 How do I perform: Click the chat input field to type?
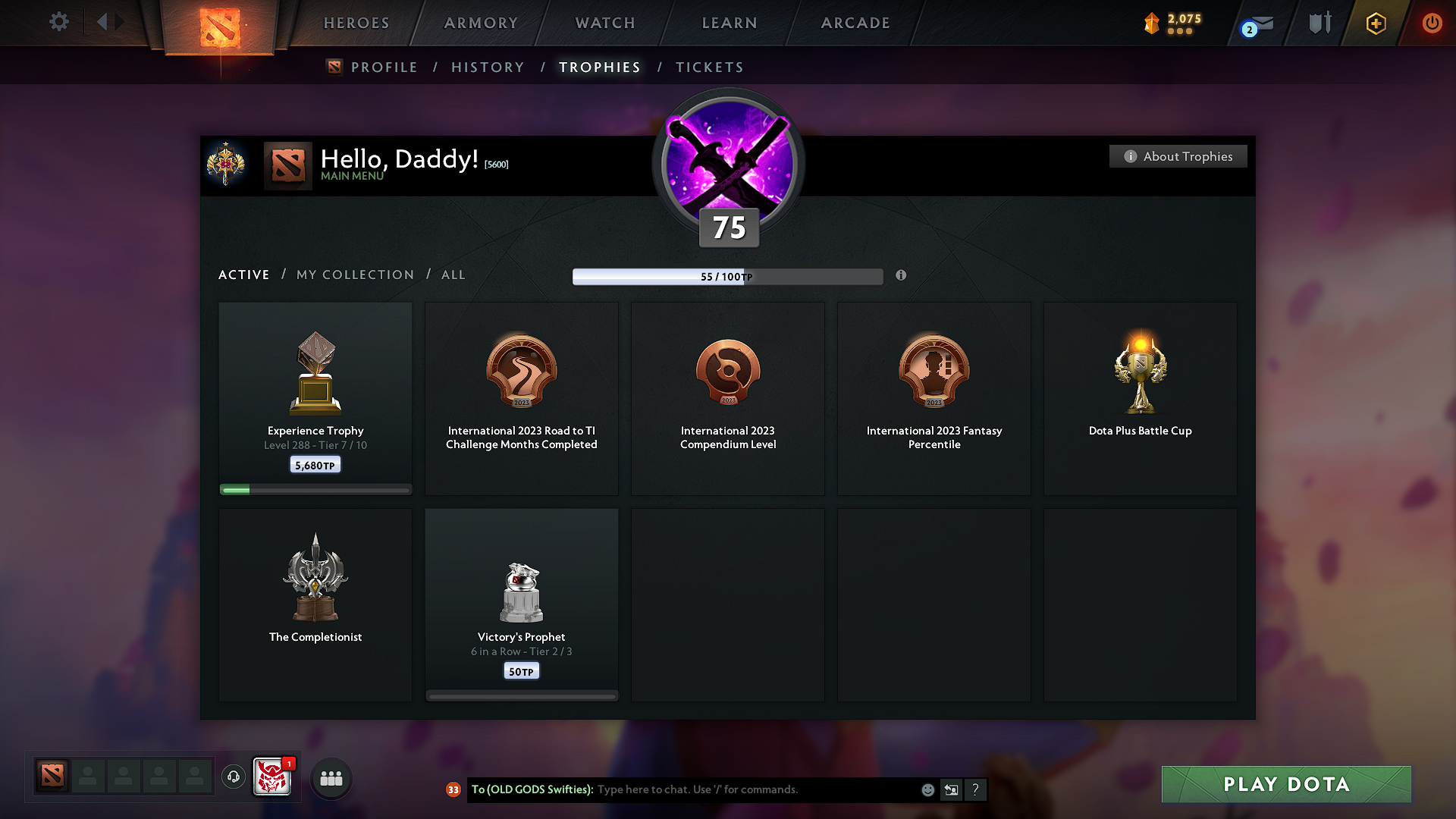pos(720,789)
